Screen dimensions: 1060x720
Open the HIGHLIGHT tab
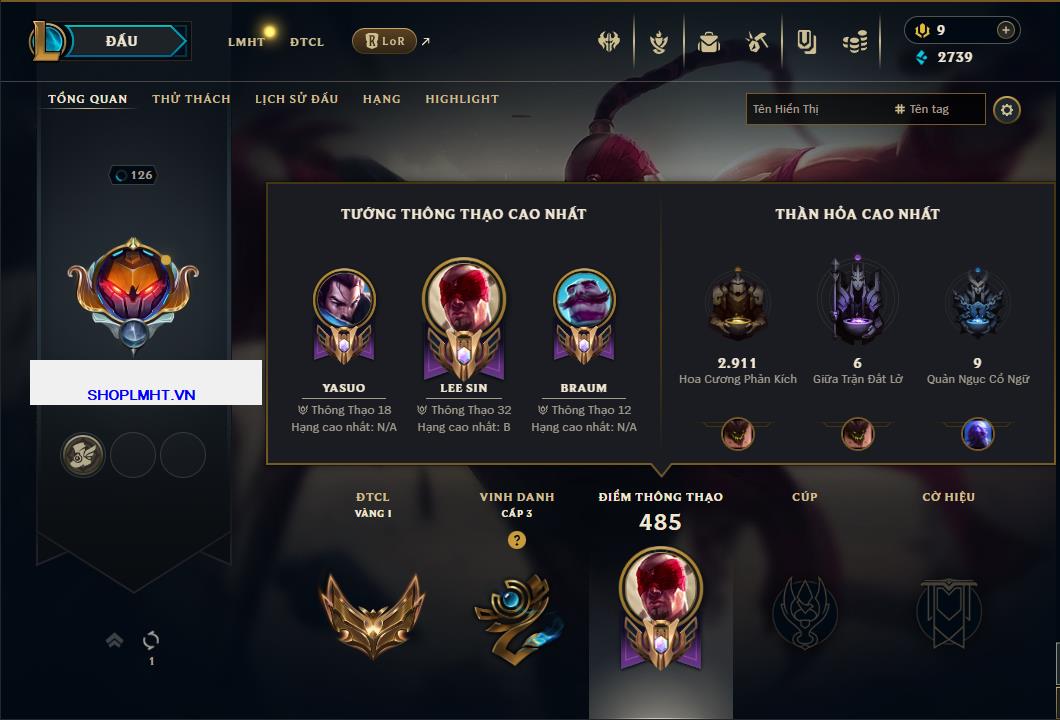coord(462,99)
